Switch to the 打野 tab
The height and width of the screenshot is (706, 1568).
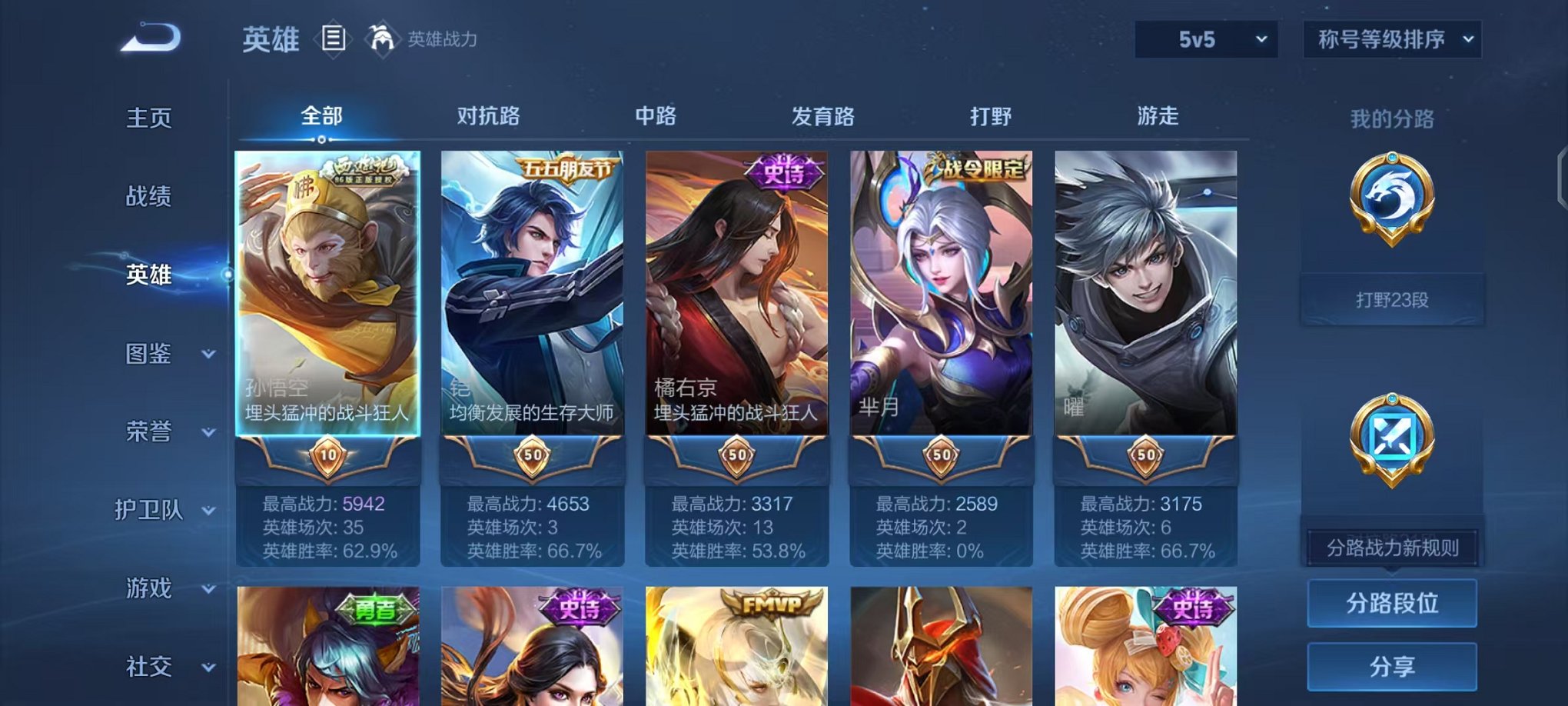click(992, 117)
